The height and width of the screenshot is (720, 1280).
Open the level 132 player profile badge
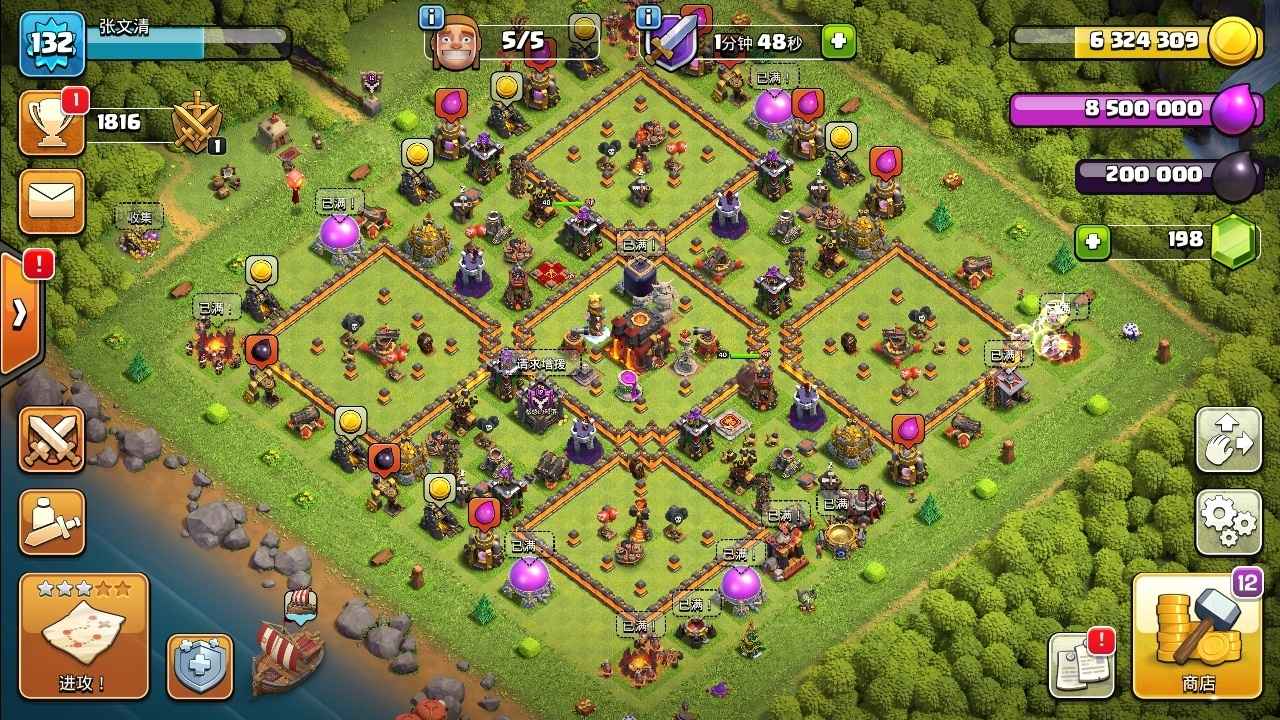click(x=51, y=43)
